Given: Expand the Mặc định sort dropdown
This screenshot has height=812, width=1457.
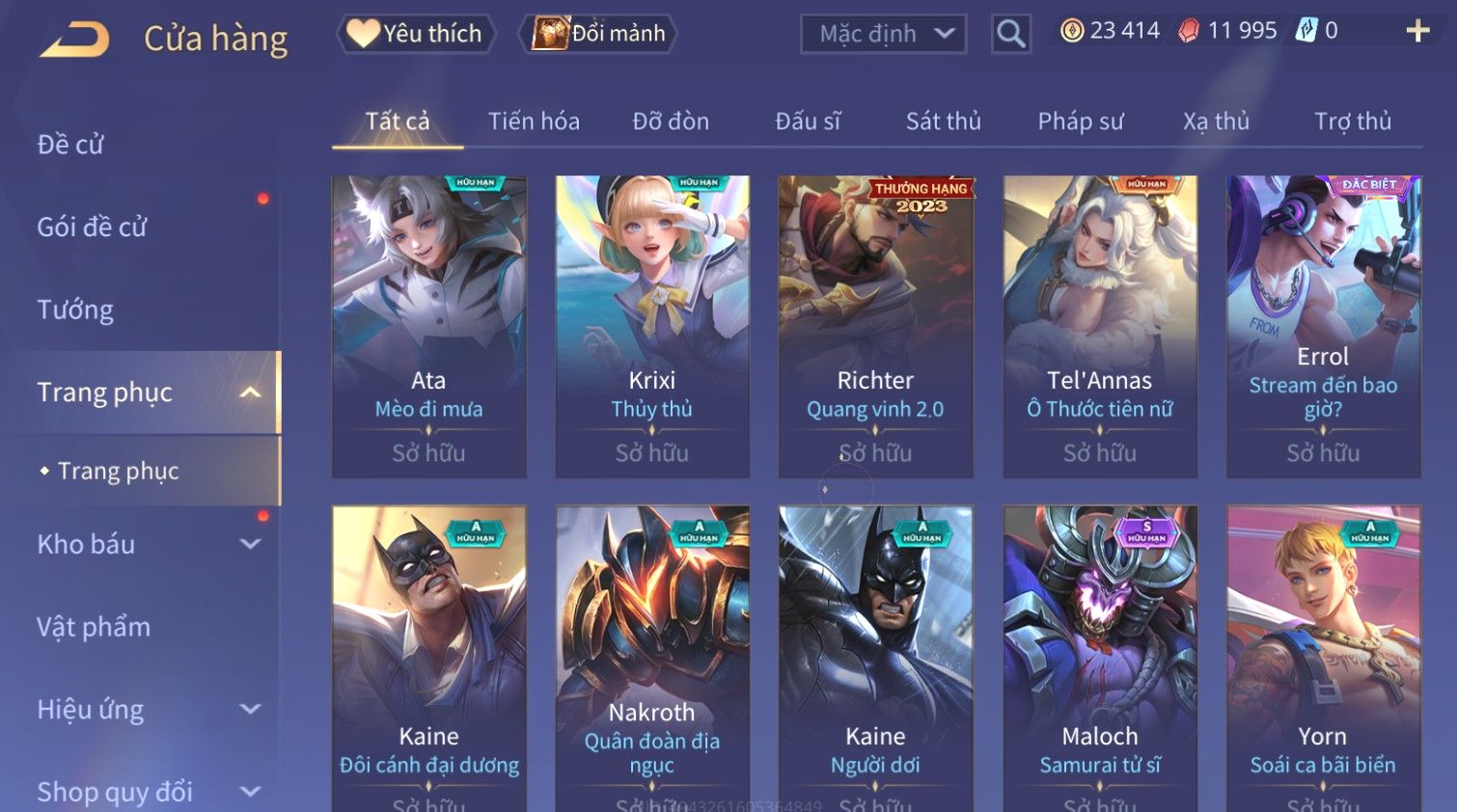Looking at the screenshot, I should [883, 35].
